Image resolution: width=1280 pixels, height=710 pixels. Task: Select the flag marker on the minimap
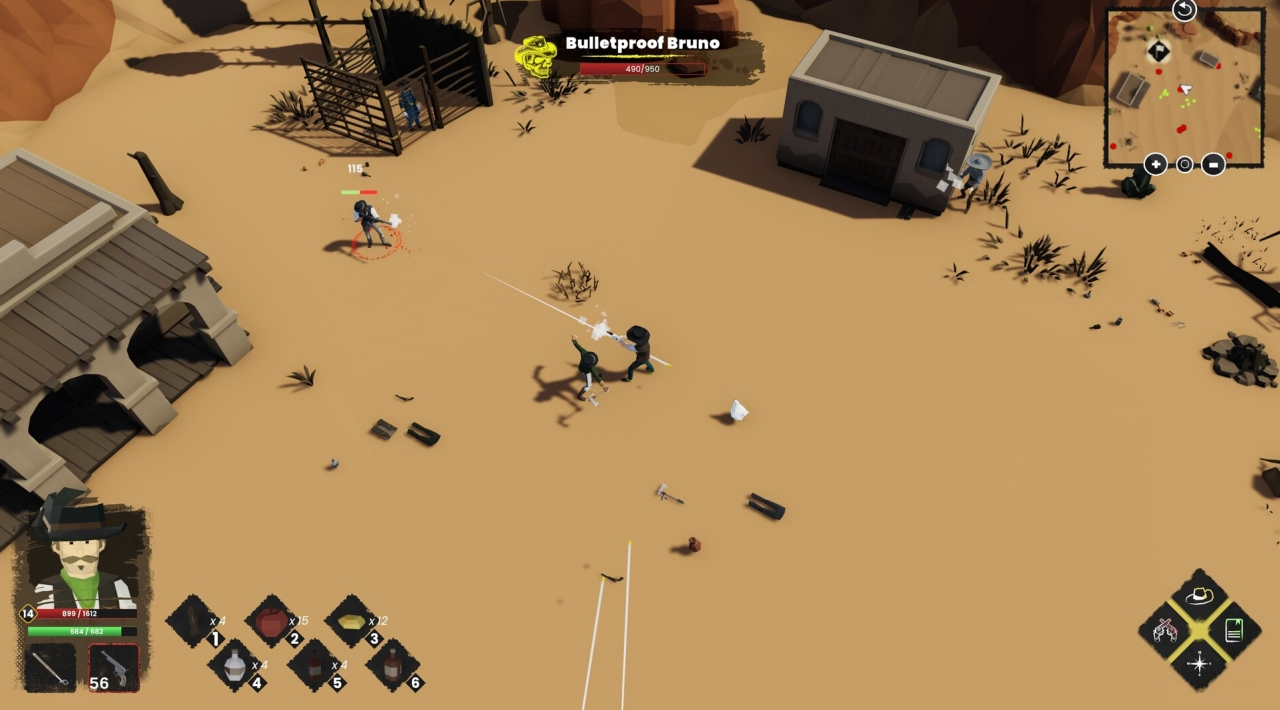click(x=1158, y=51)
